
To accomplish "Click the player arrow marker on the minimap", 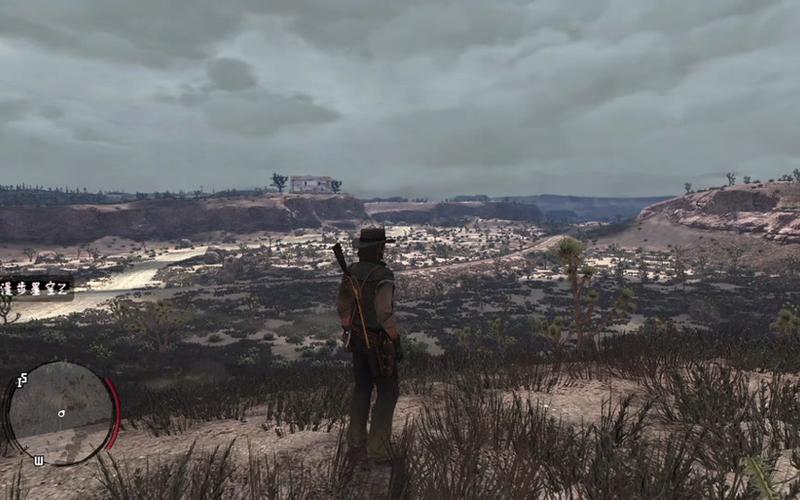I will 62,412.
